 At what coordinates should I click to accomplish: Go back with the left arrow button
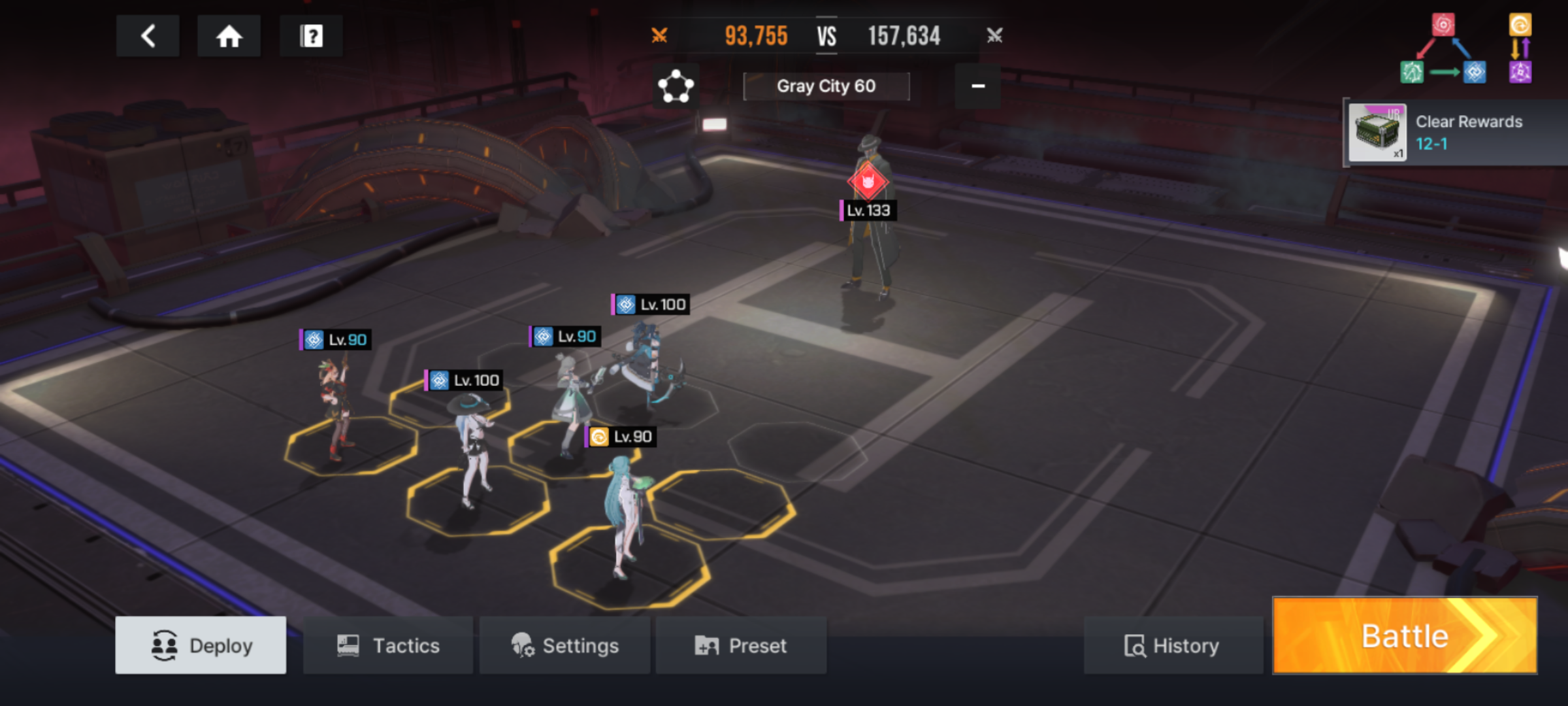point(148,36)
